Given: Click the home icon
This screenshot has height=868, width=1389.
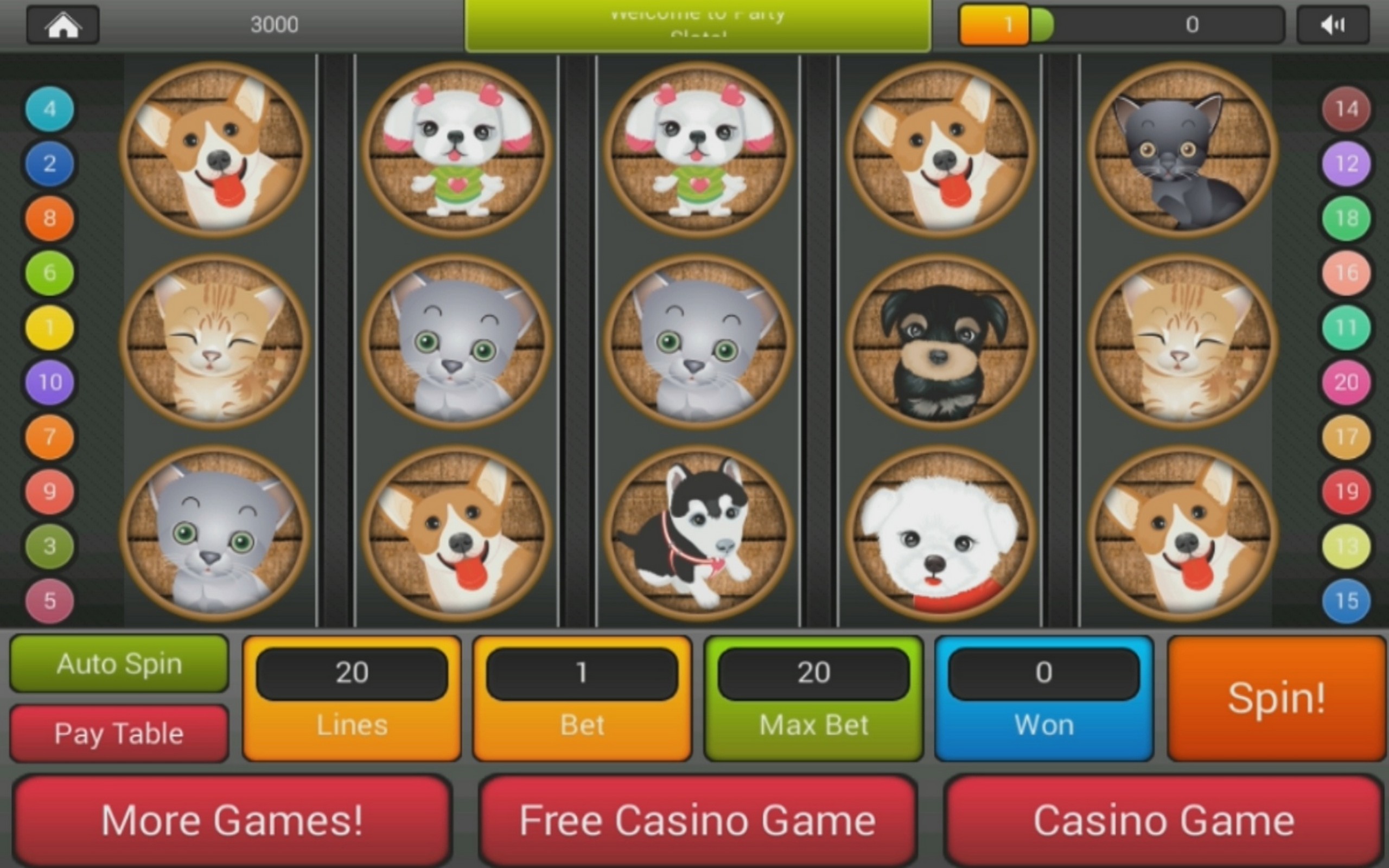Looking at the screenshot, I should coord(62,24).
